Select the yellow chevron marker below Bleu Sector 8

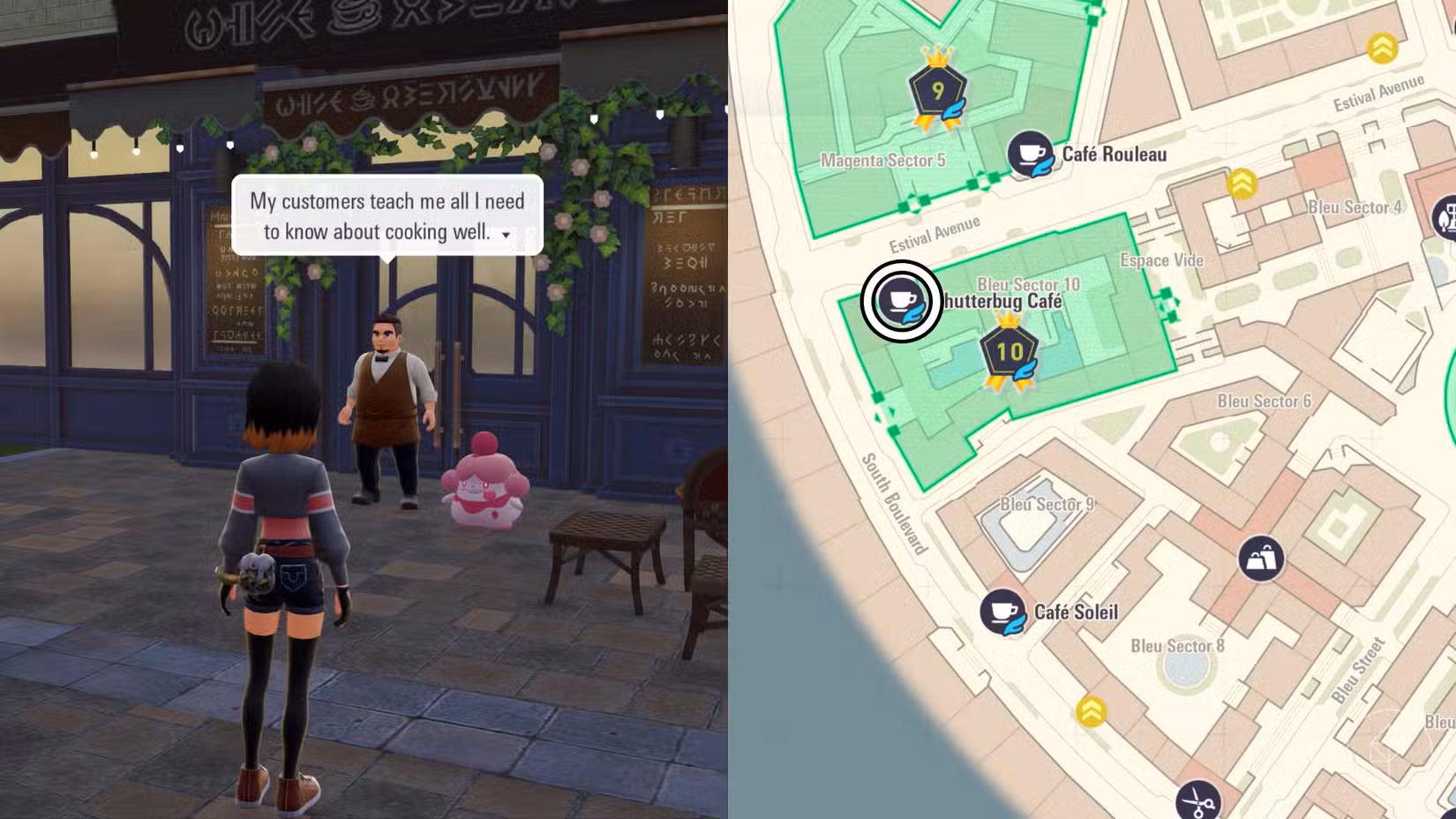[1092, 710]
